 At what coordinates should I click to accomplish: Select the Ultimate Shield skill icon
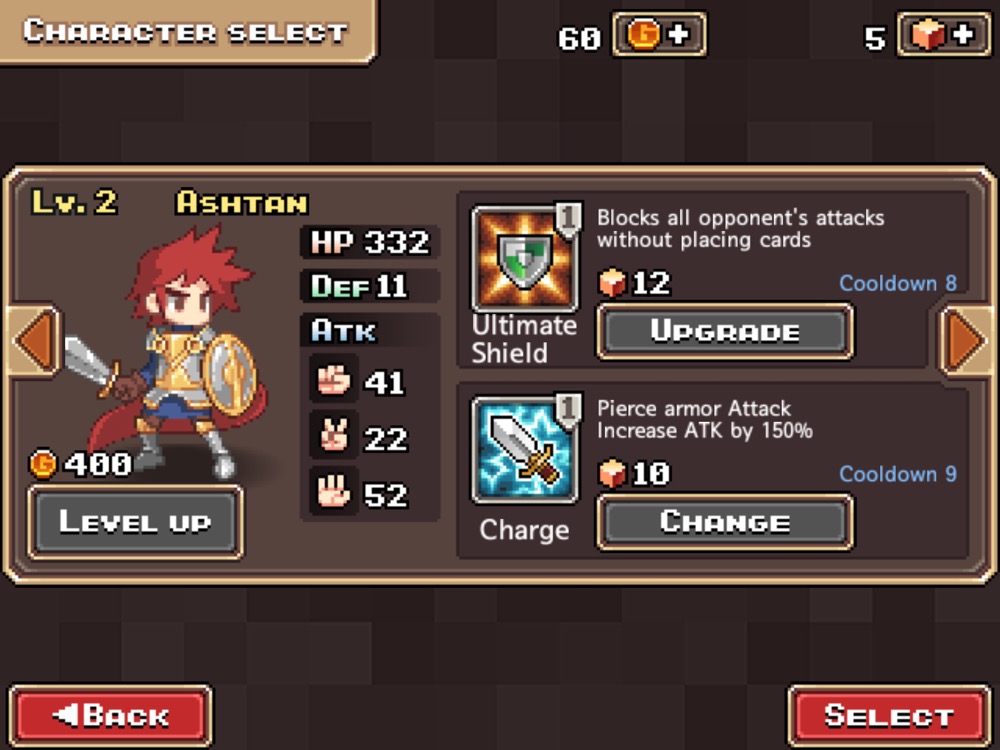tap(523, 259)
